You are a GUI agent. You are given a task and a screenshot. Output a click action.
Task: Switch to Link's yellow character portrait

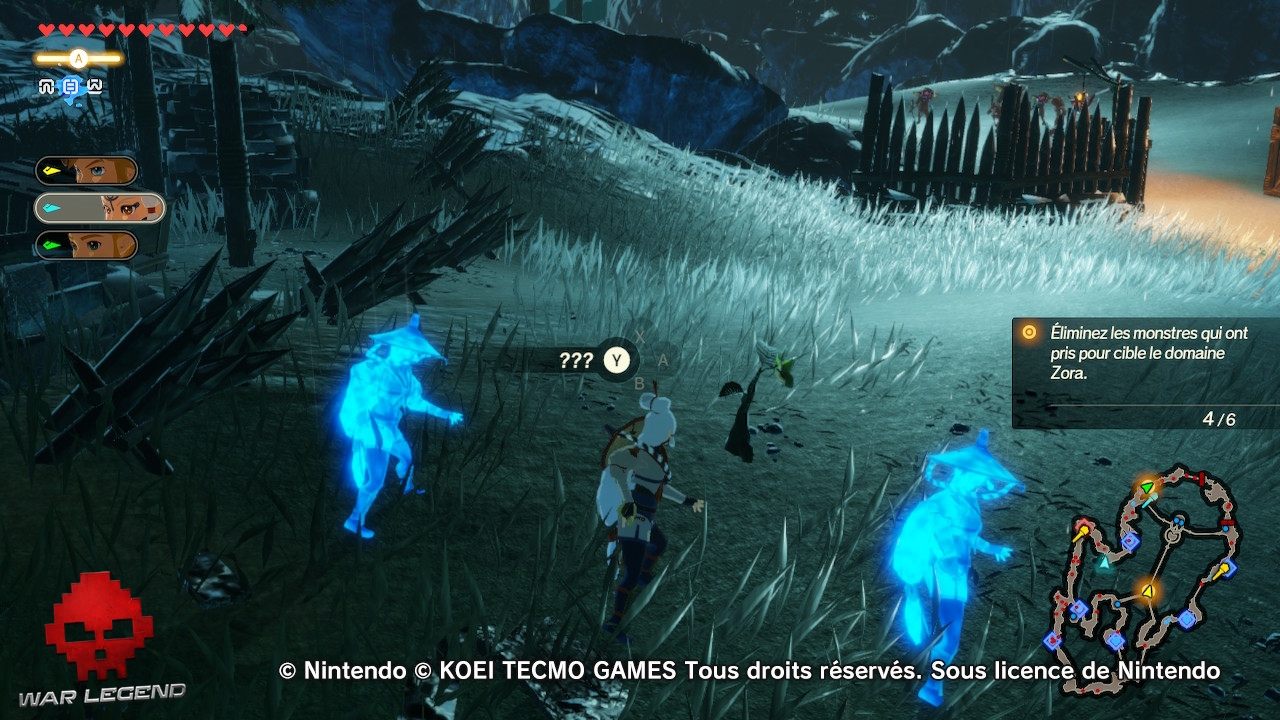pos(86,170)
